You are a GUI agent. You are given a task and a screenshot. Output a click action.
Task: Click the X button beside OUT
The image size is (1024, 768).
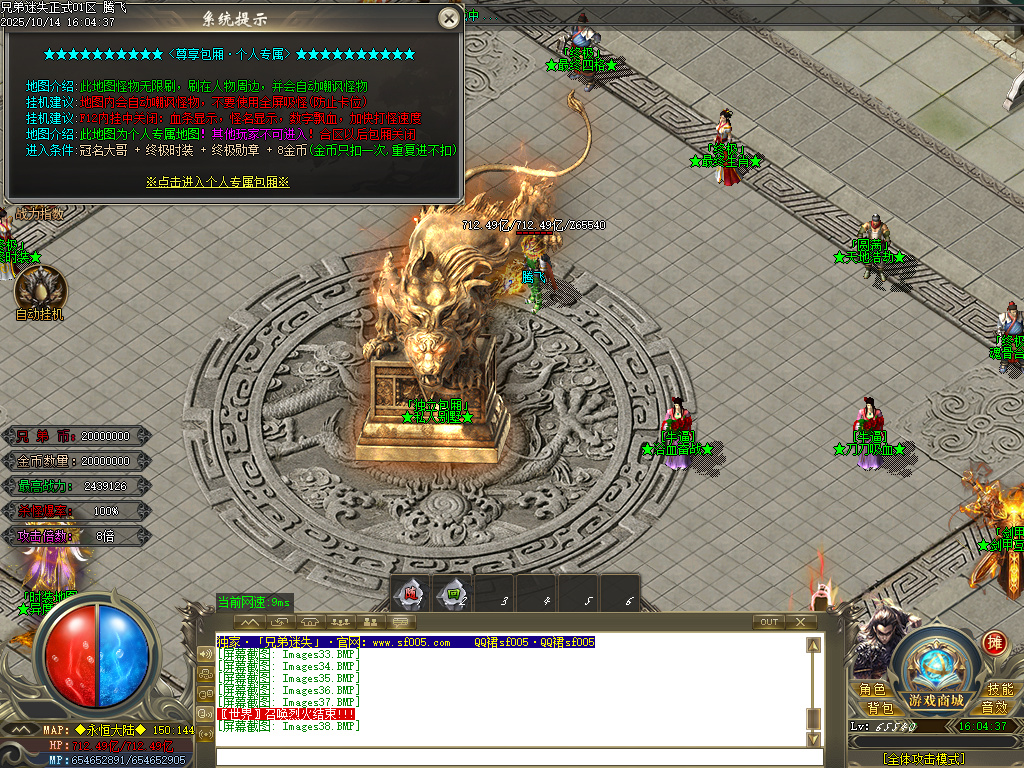coord(800,622)
